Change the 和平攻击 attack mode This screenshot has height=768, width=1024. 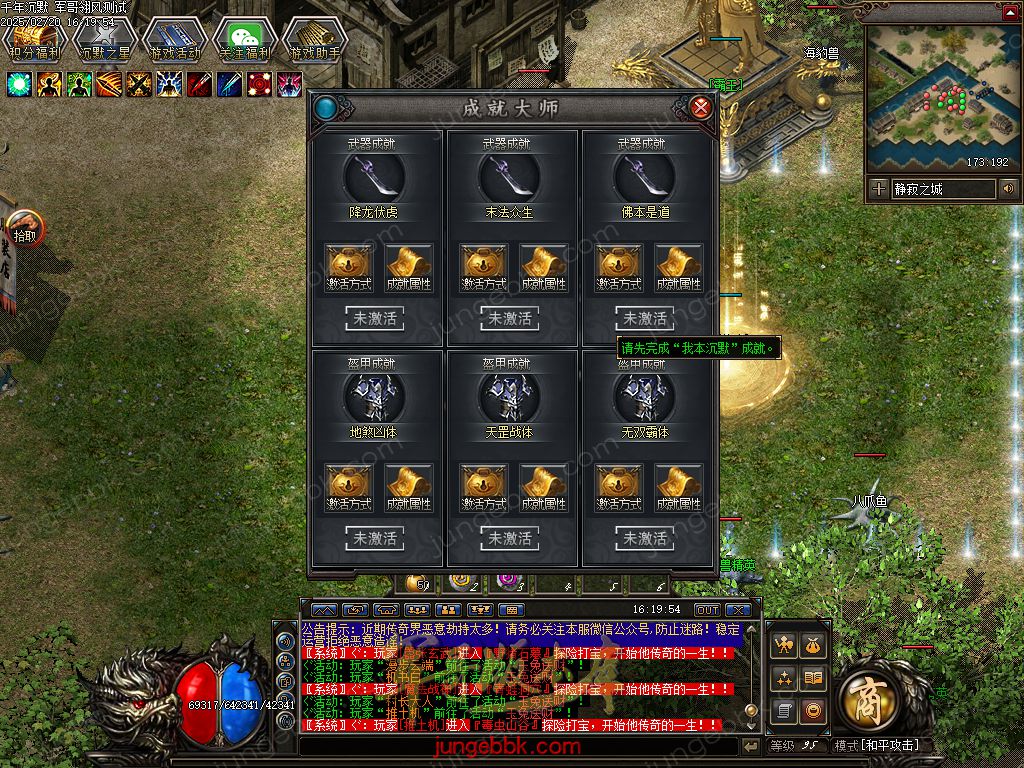(876, 746)
